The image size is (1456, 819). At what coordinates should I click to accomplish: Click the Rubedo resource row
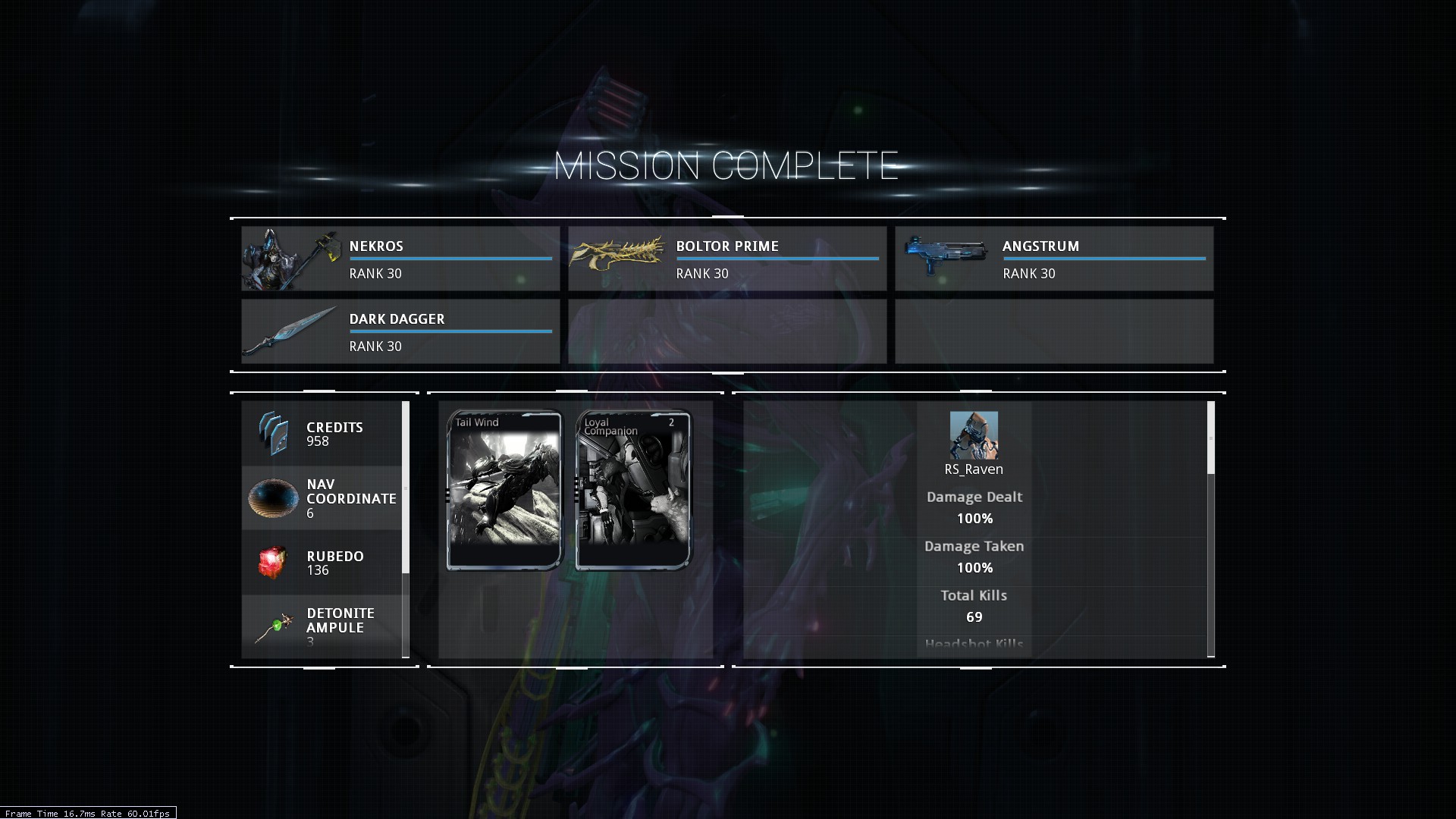coord(322,563)
